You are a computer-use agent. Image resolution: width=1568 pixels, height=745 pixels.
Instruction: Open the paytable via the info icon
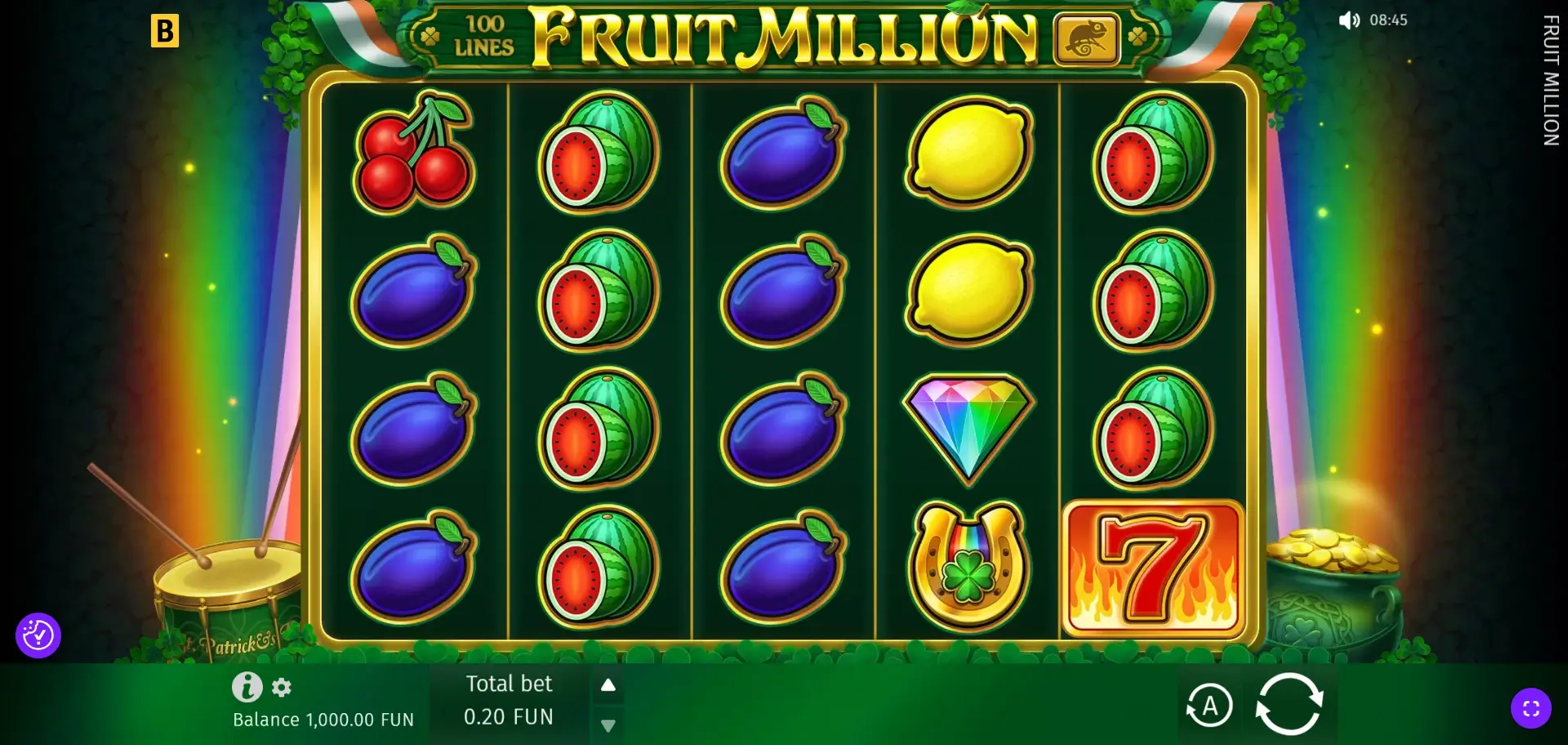pos(247,686)
